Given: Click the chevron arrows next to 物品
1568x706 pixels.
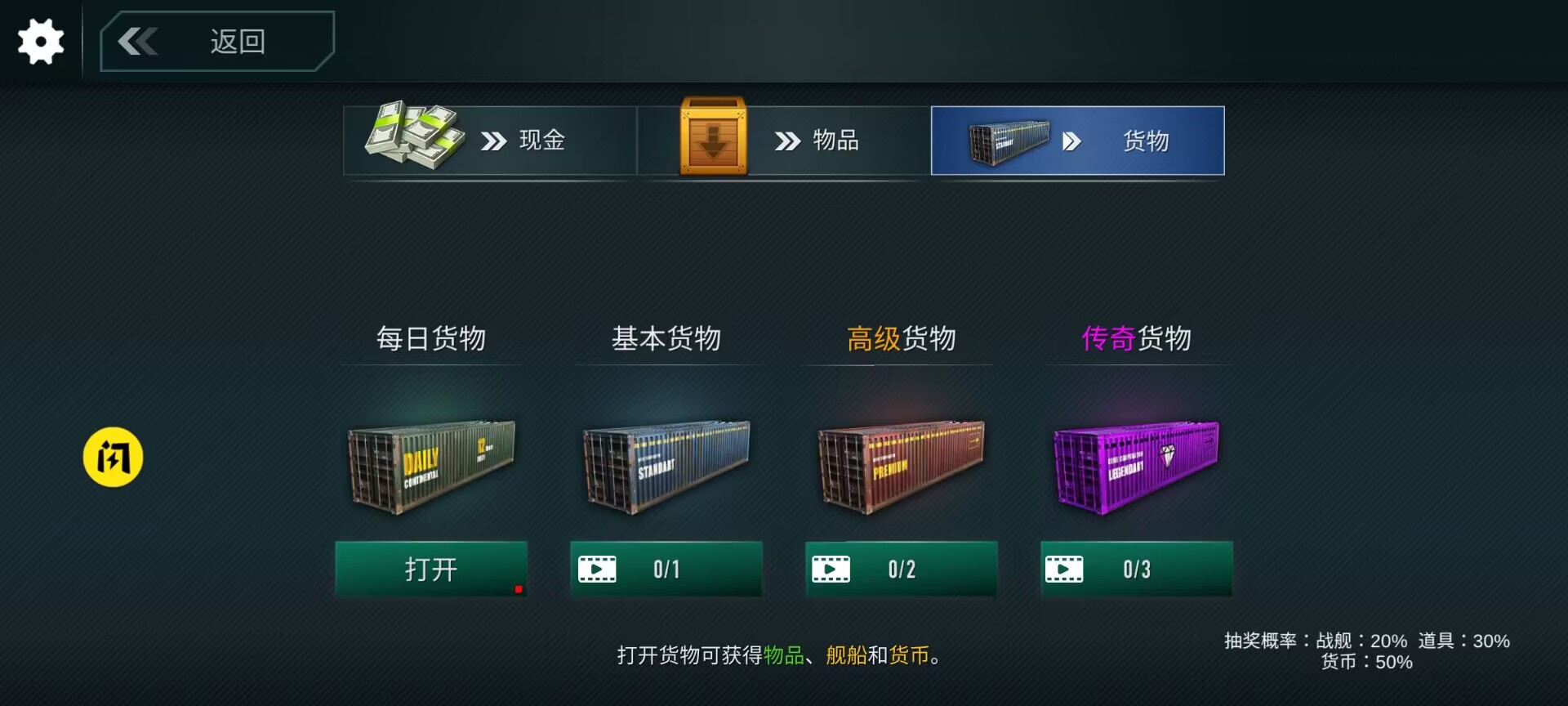Looking at the screenshot, I should pos(786,140).
